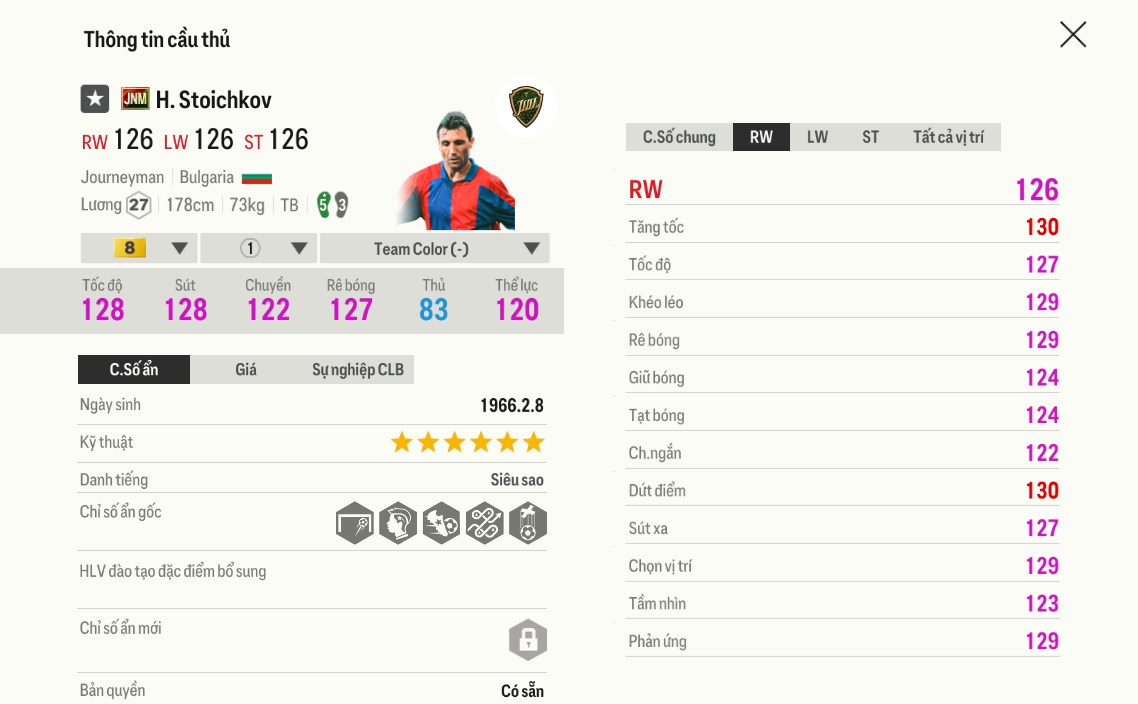Click the star favorite icon beside player name
The image size is (1138, 704).
[95, 99]
